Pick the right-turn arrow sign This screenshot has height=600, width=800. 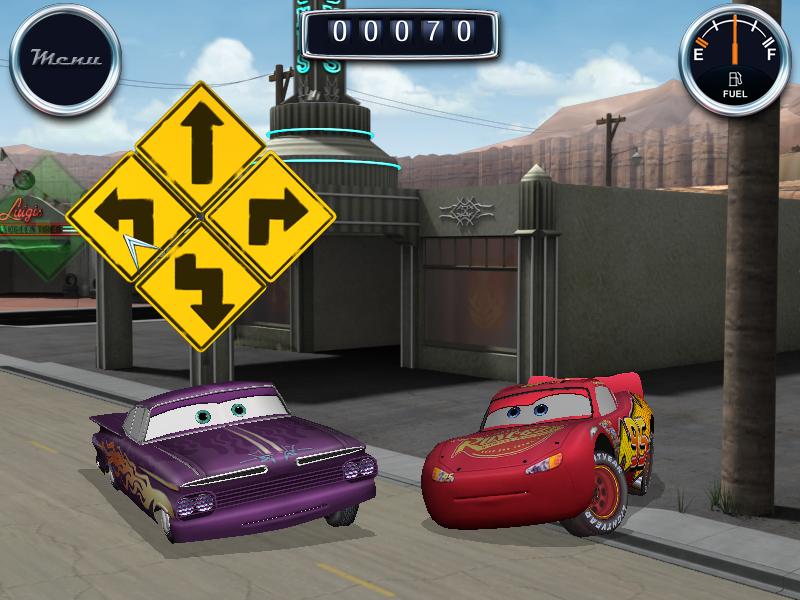pyautogui.click(x=271, y=215)
